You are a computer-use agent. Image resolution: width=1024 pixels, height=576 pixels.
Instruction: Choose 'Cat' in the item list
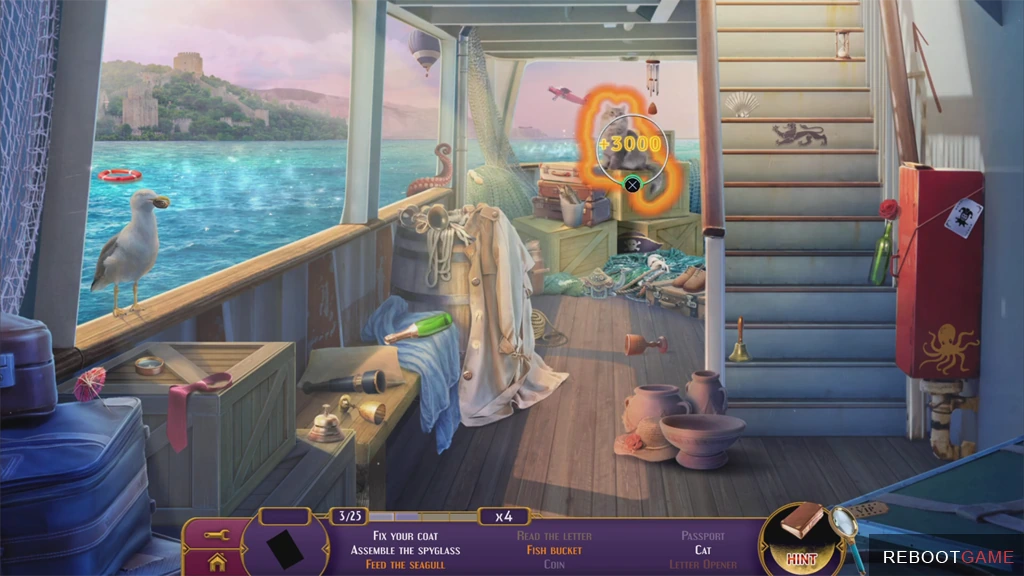point(703,550)
